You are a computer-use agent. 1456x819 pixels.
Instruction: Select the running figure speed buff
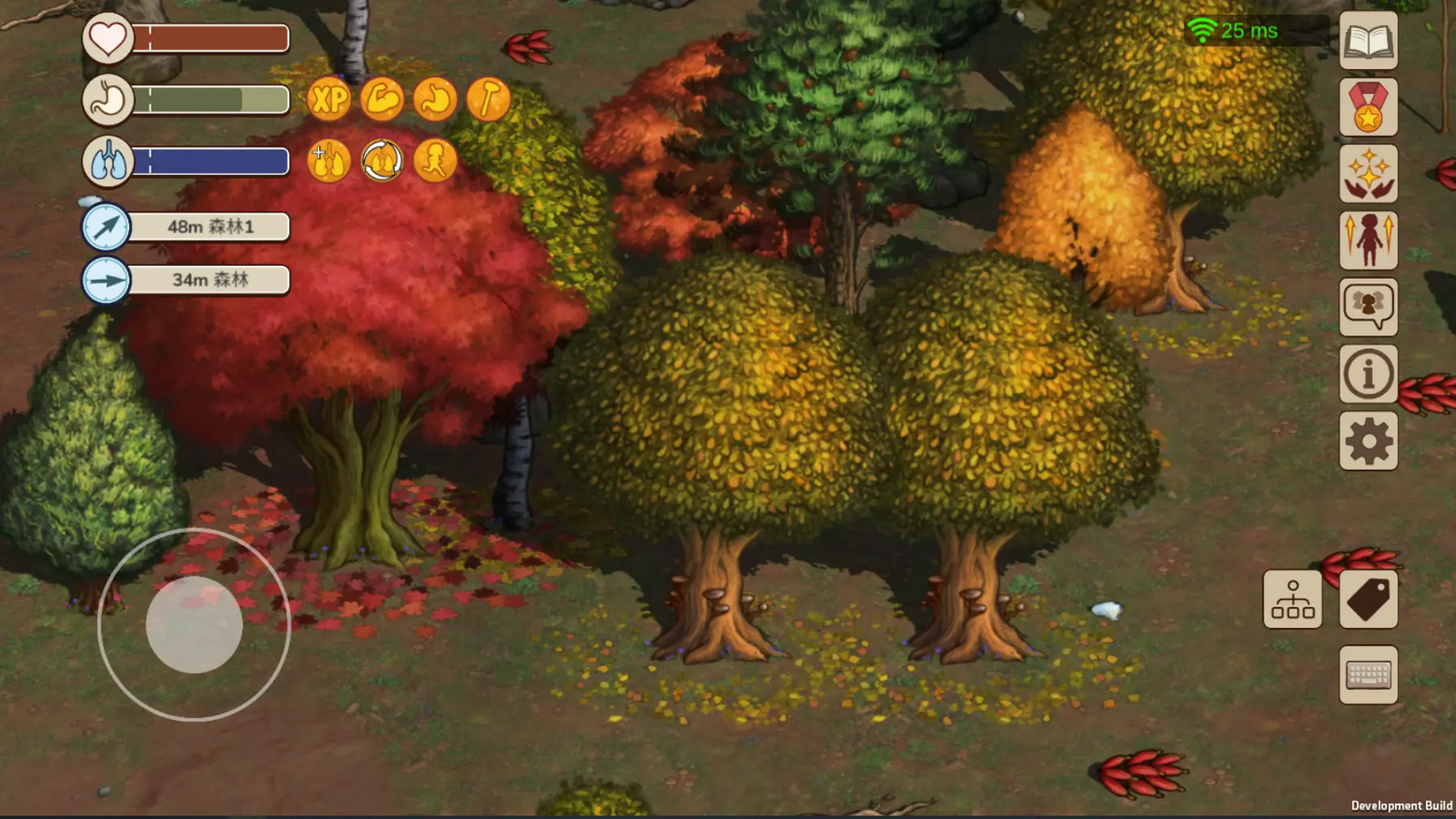tap(435, 161)
